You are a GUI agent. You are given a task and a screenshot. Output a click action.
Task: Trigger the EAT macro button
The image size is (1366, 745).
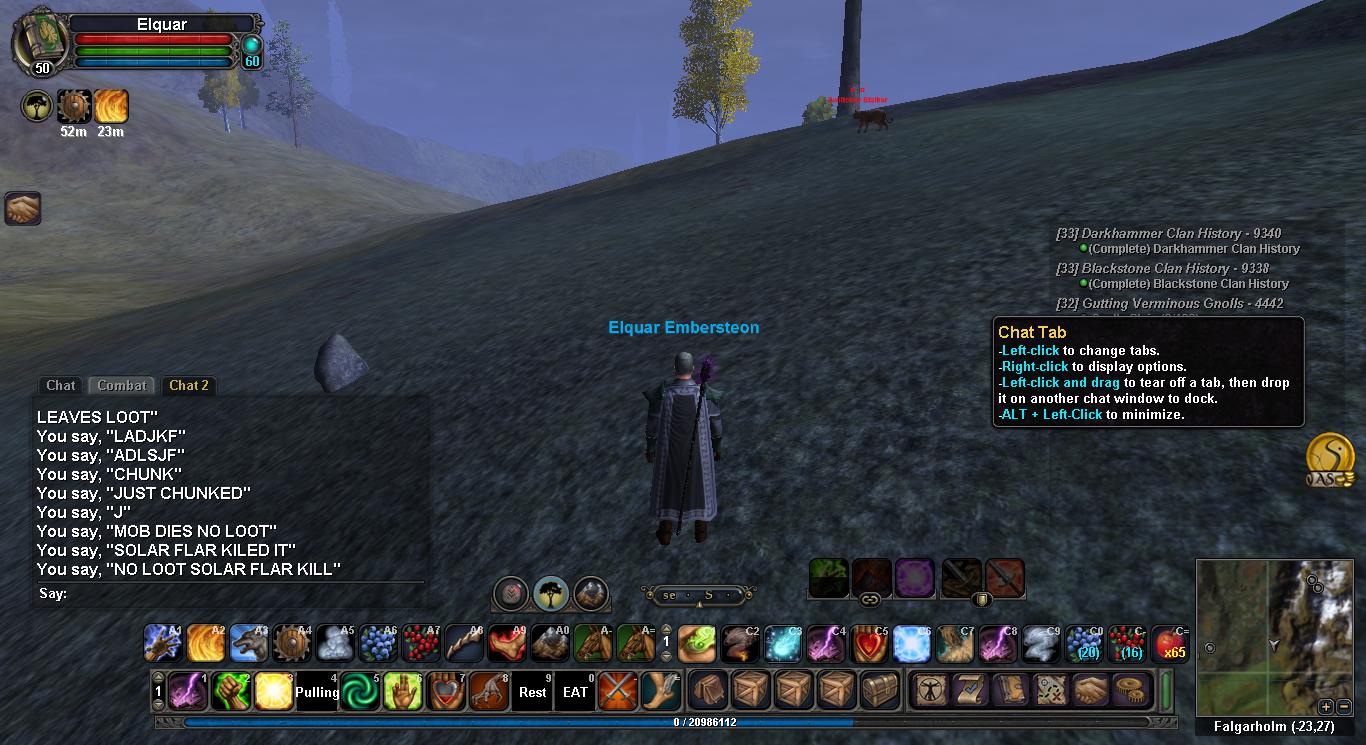(576, 692)
